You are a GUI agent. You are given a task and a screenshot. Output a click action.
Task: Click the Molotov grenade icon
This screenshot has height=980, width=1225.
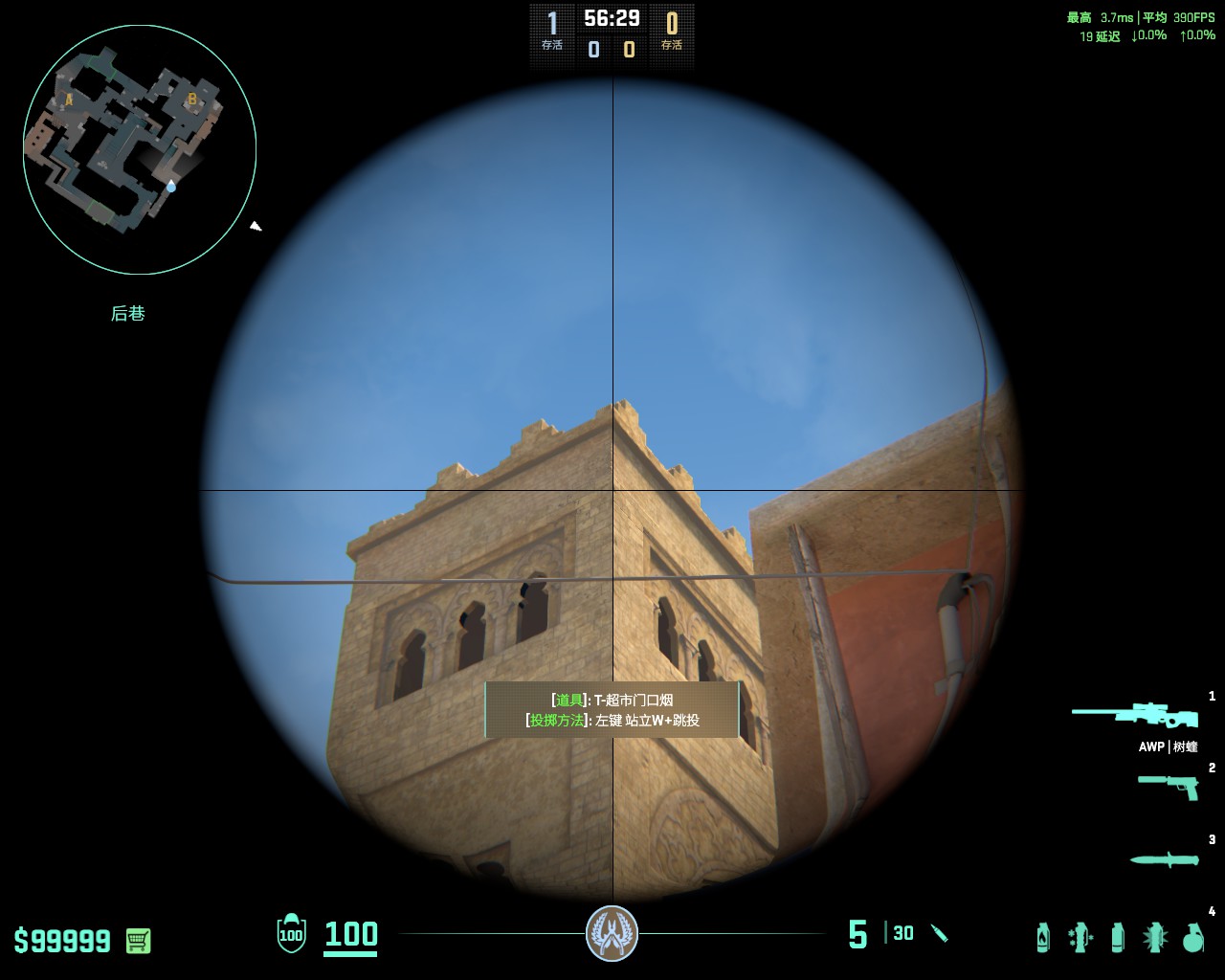tap(1042, 936)
